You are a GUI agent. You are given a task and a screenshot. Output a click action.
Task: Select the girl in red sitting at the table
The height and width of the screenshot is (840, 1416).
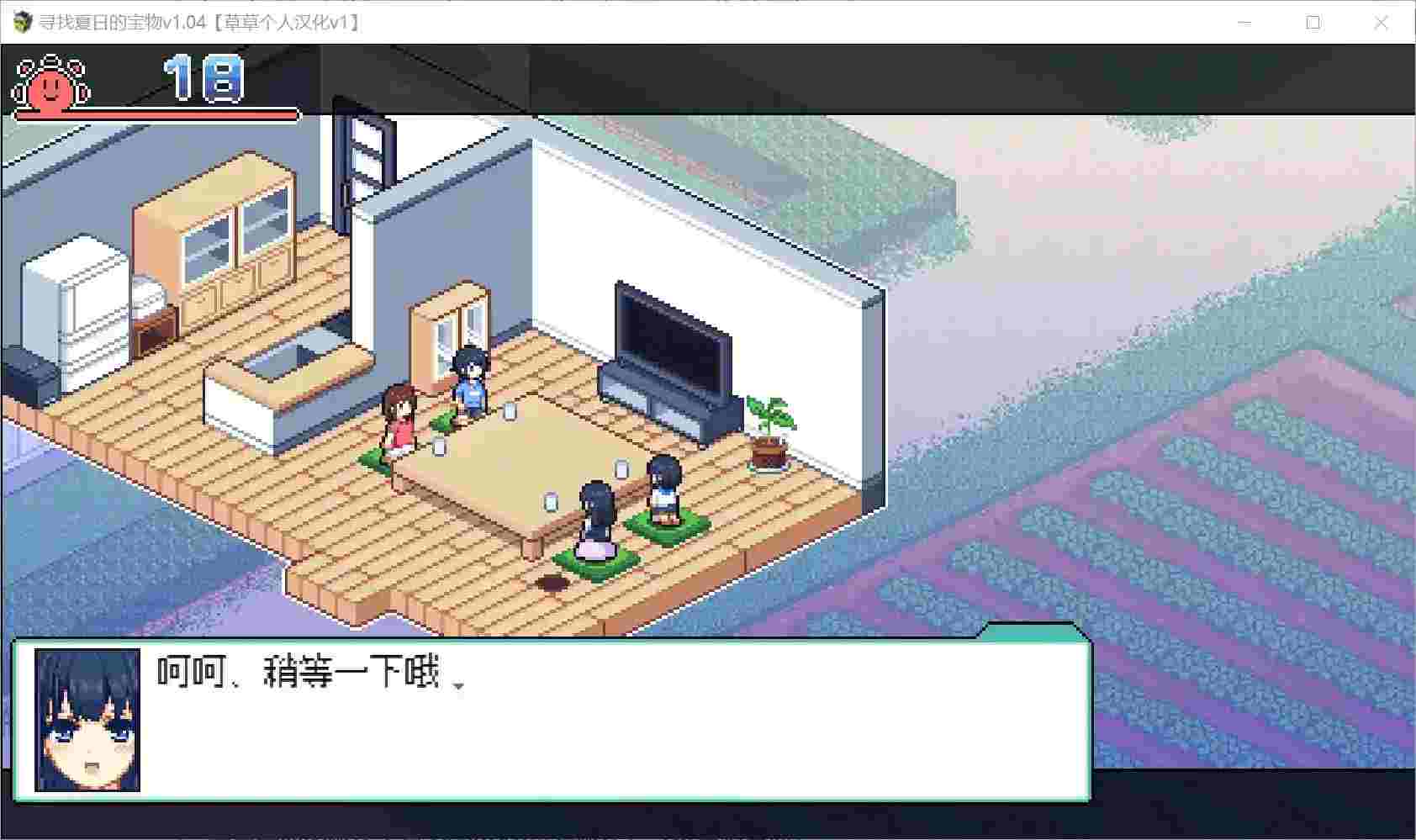tap(401, 416)
